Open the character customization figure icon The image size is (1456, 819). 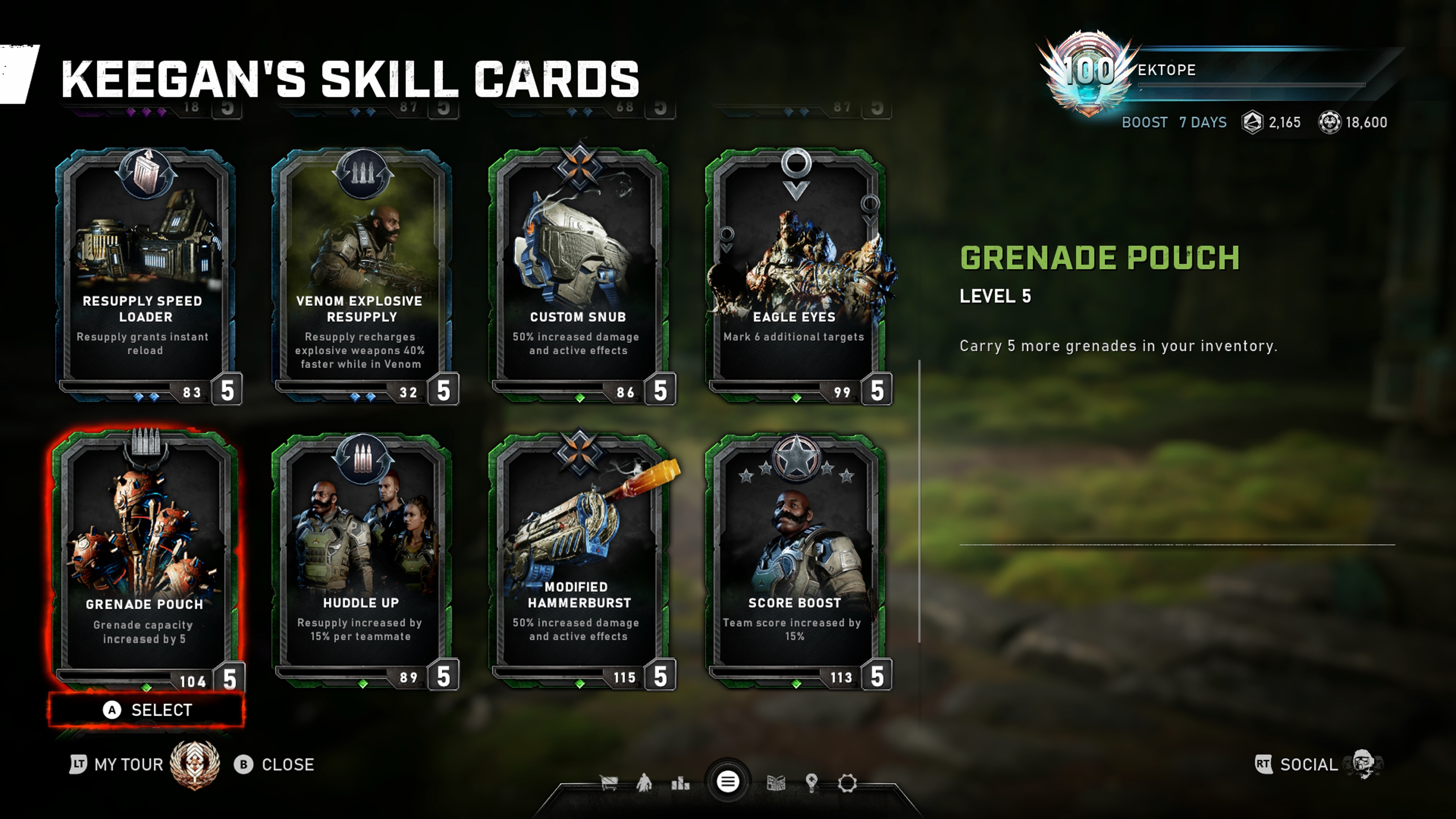[x=644, y=783]
